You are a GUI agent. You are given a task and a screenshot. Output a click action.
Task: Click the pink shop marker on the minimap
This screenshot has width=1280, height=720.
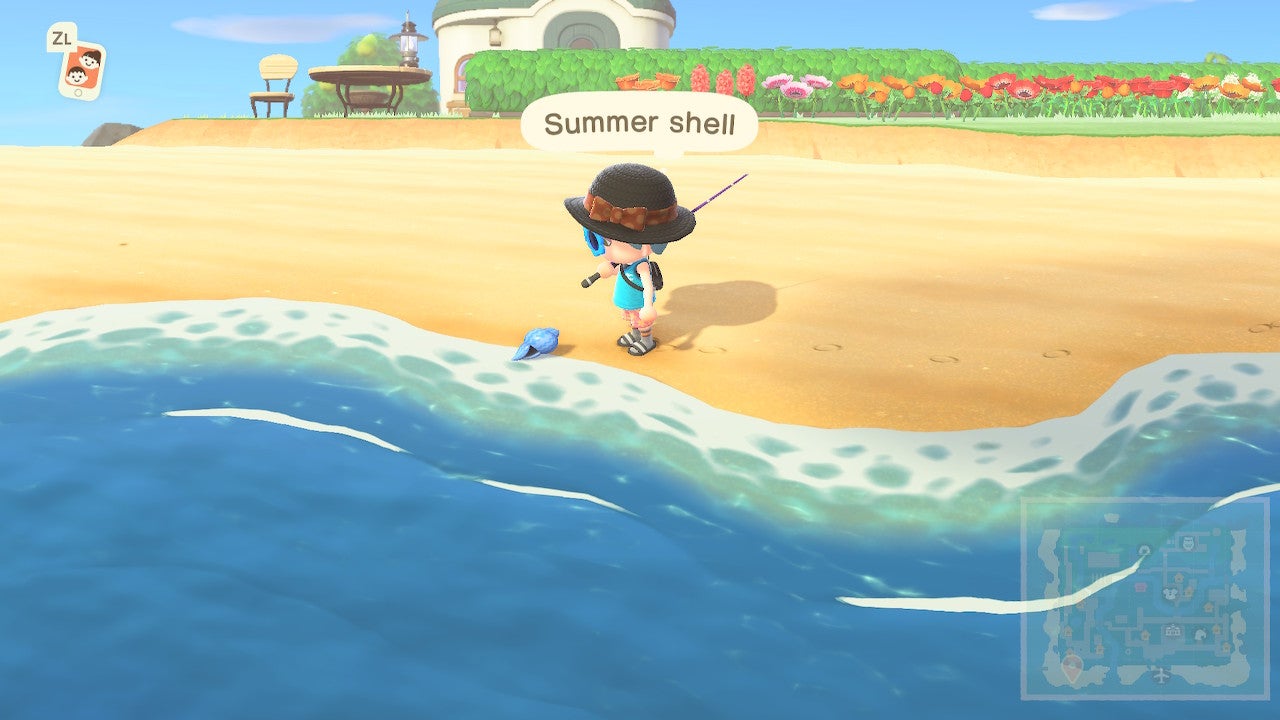tap(1140, 586)
